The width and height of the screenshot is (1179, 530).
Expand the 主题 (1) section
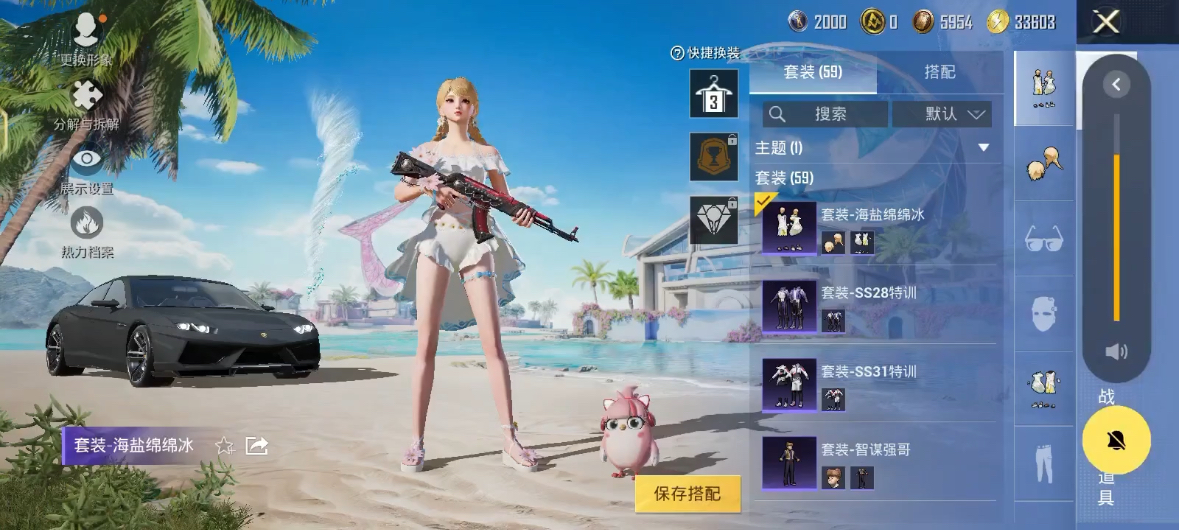pos(983,148)
